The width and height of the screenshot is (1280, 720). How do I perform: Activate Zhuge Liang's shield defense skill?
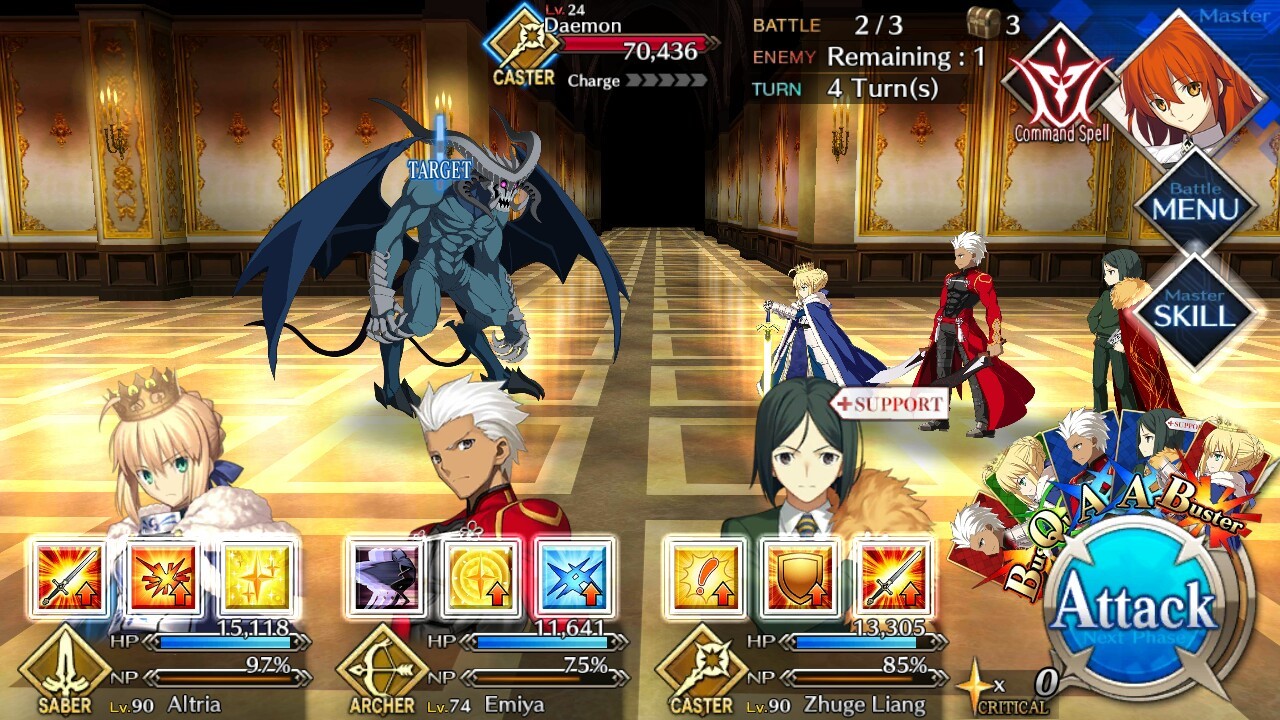[798, 578]
